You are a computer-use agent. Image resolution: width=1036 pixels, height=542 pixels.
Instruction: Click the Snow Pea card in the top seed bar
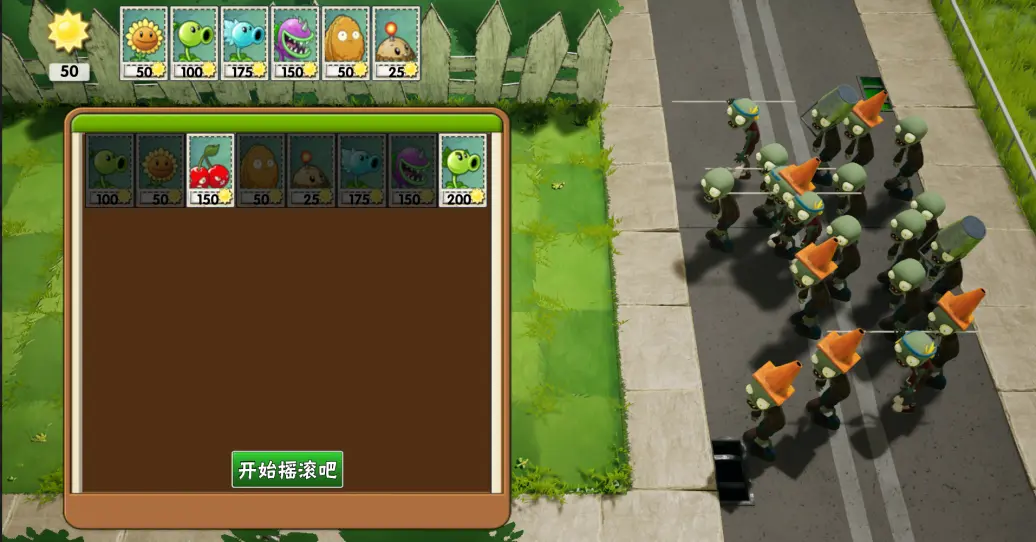coord(245,43)
